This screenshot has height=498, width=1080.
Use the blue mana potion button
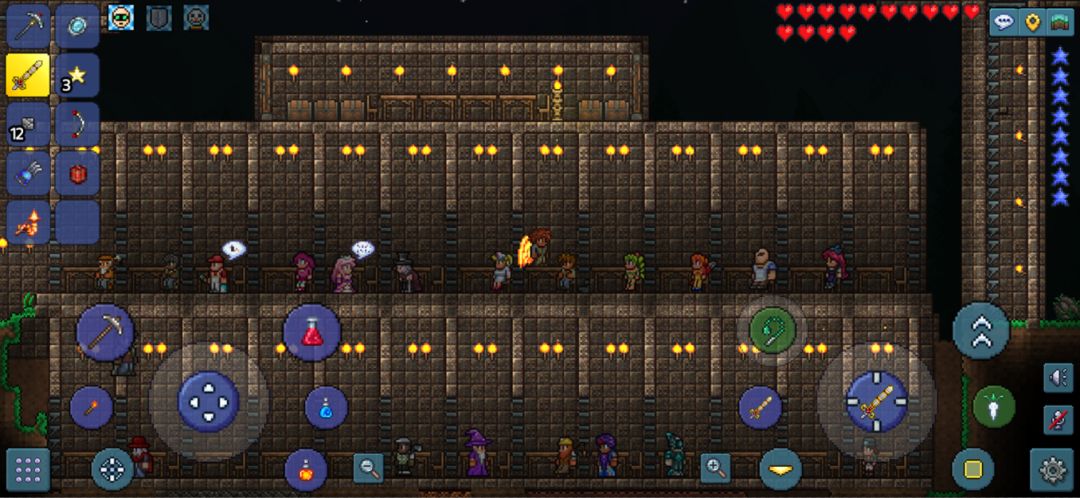326,407
